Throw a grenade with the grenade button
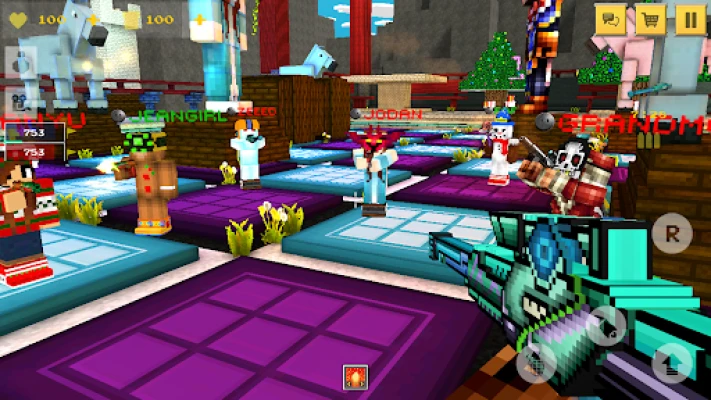Image resolution: width=711 pixels, height=400 pixels. [539, 363]
